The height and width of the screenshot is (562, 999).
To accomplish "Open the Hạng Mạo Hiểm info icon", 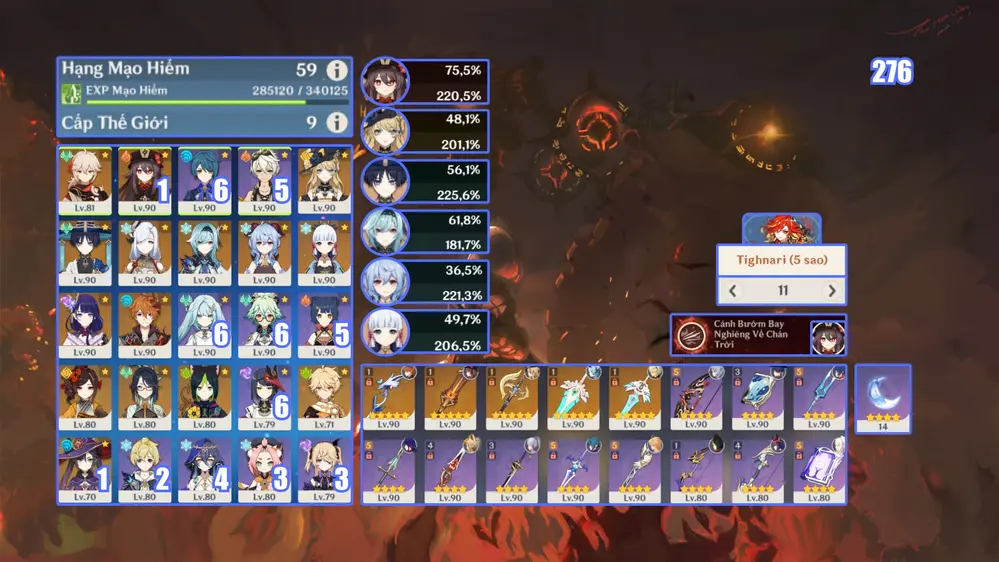I will coord(337,71).
